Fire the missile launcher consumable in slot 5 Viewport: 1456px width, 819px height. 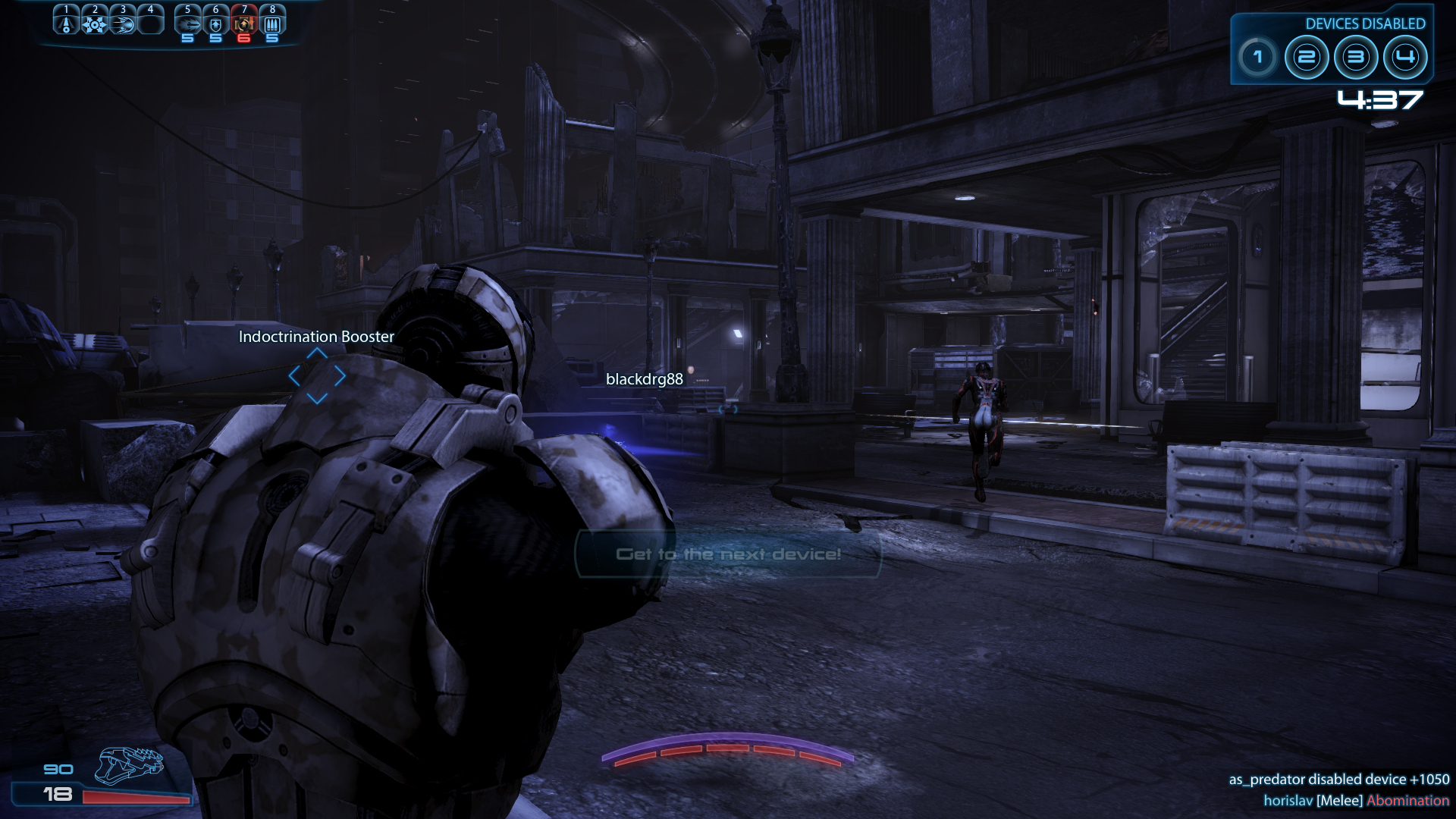coord(188,23)
